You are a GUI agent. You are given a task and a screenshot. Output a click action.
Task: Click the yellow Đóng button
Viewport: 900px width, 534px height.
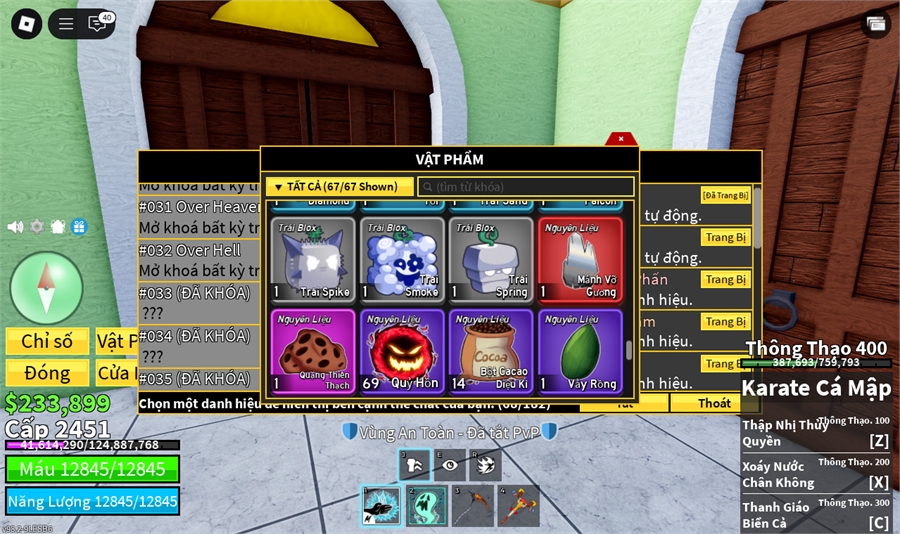click(47, 373)
